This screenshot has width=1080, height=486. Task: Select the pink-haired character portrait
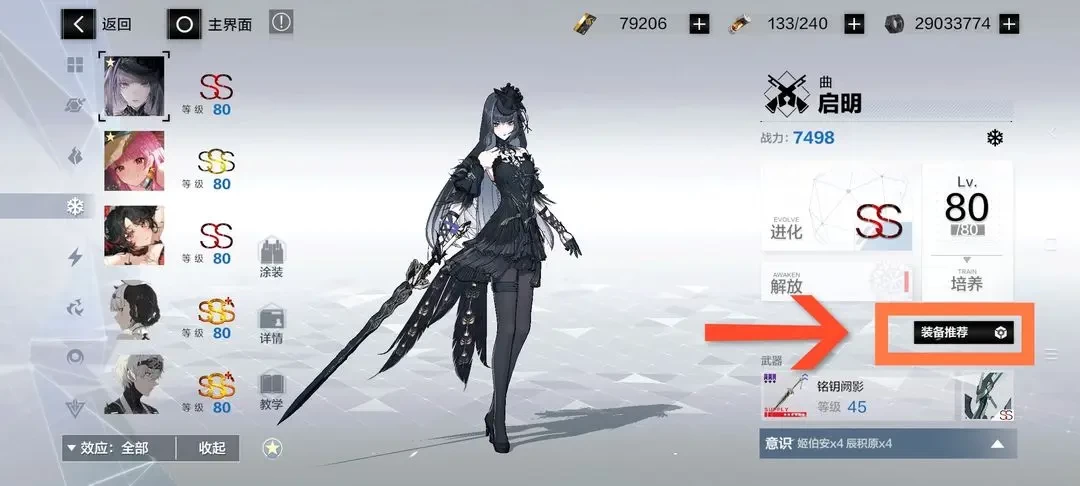[134, 160]
